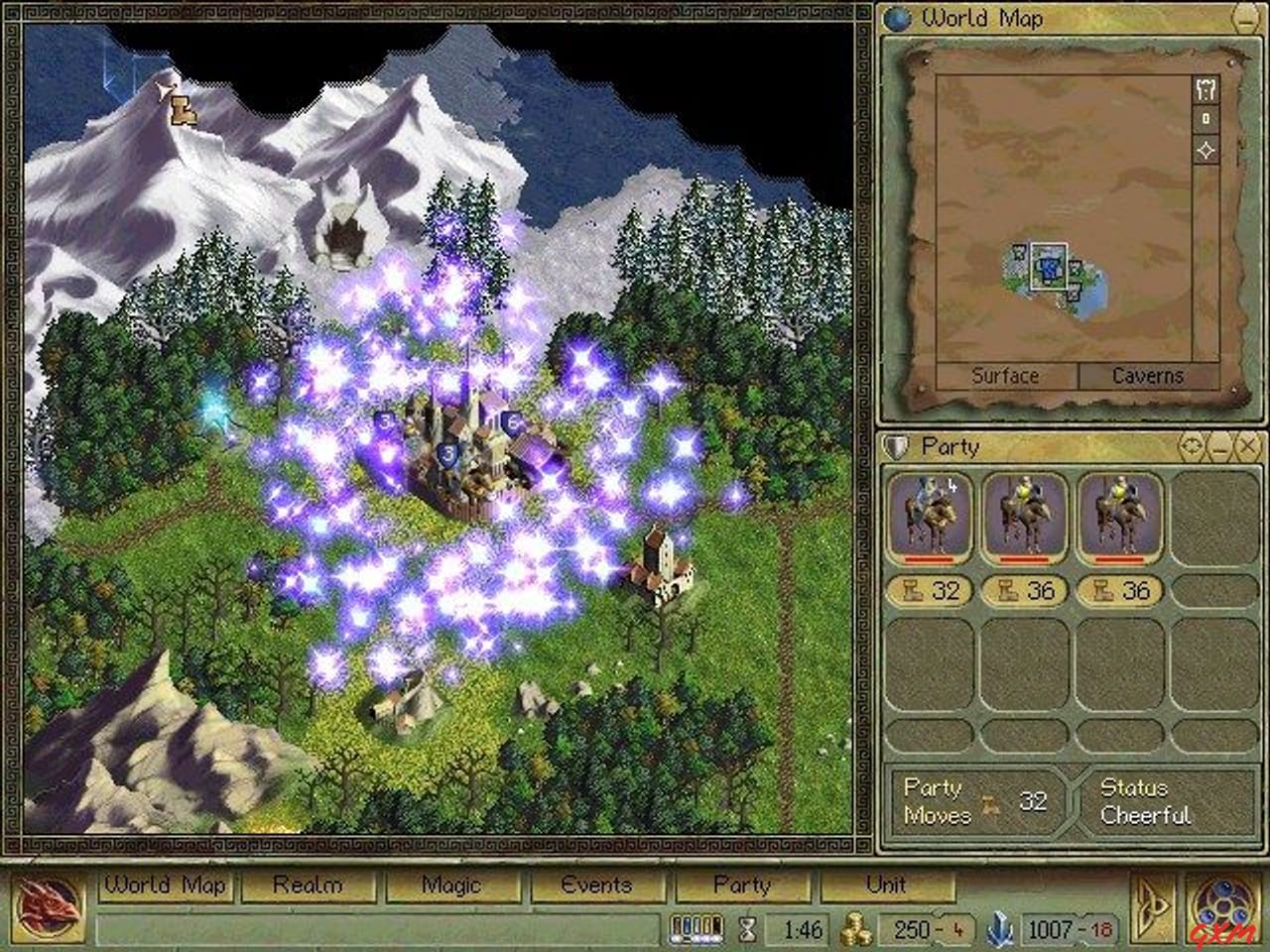Switch minimap view to Surface
This screenshot has width=1270, height=952.
[1007, 377]
